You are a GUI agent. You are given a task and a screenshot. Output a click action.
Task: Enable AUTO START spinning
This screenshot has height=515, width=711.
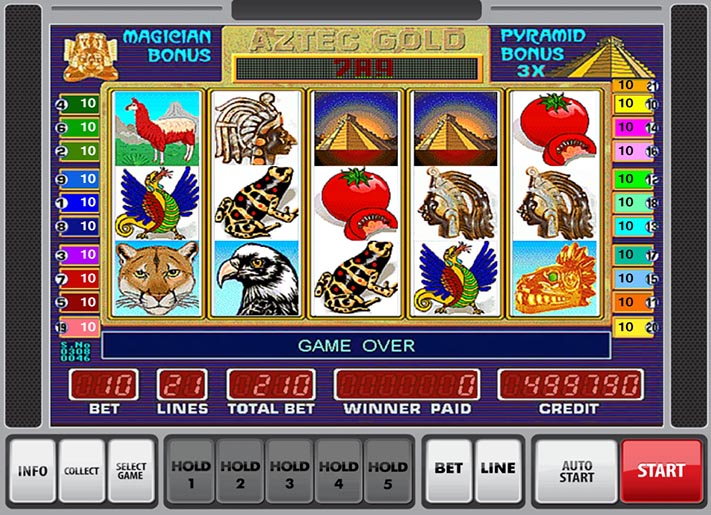pyautogui.click(x=575, y=469)
